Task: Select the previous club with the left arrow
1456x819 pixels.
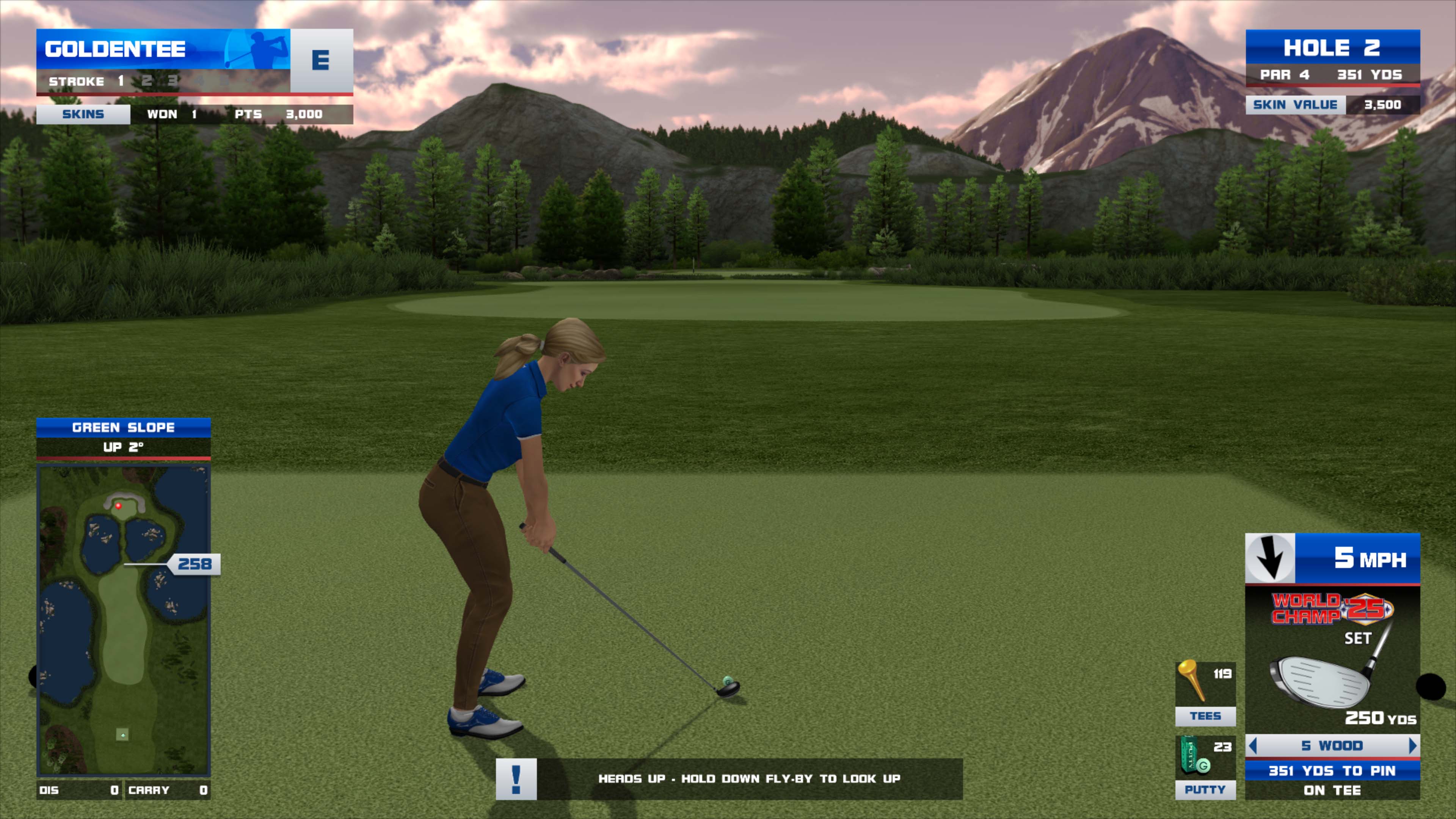Action: point(1253,745)
